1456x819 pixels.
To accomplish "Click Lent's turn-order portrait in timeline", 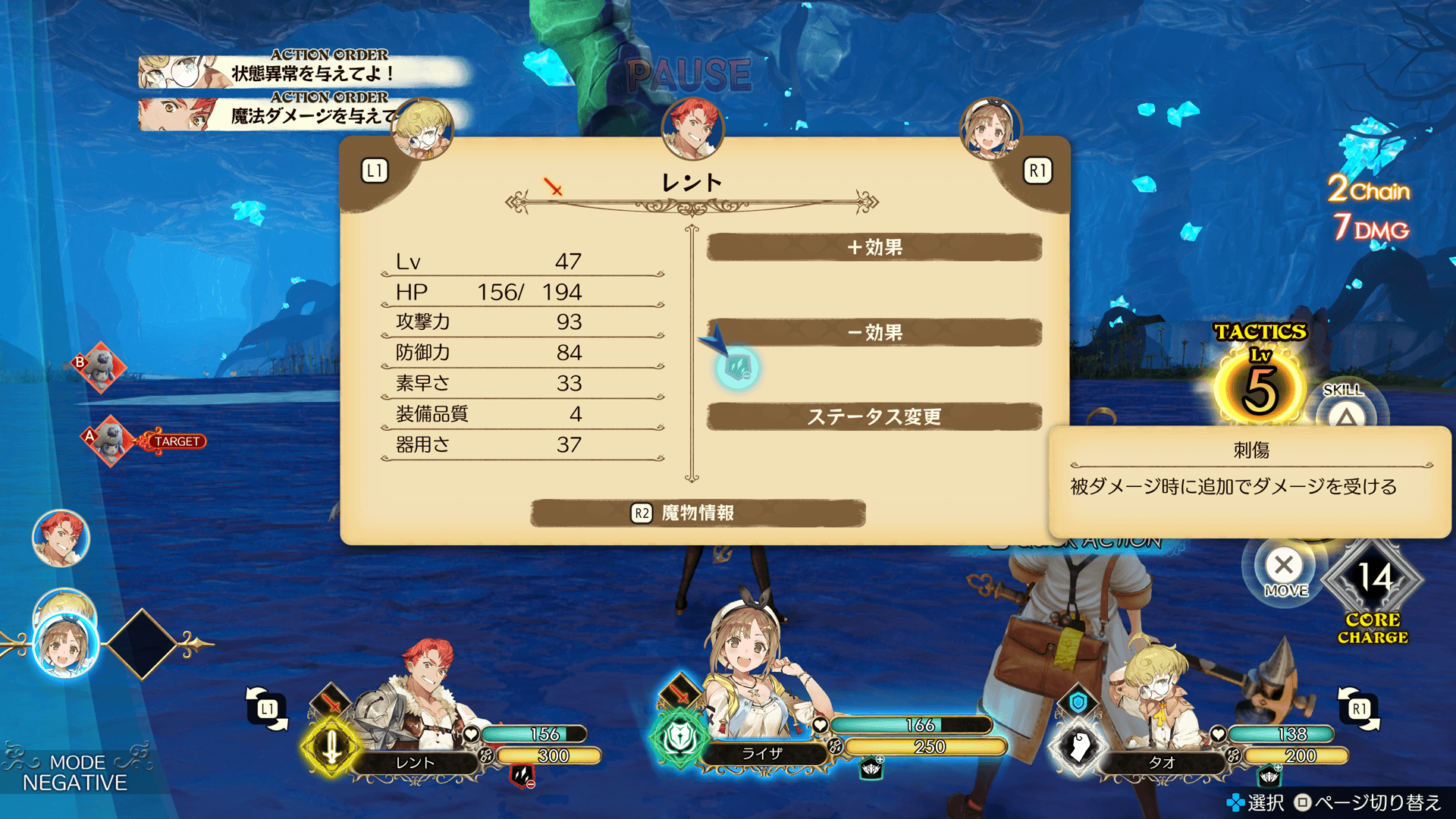I will tap(61, 538).
